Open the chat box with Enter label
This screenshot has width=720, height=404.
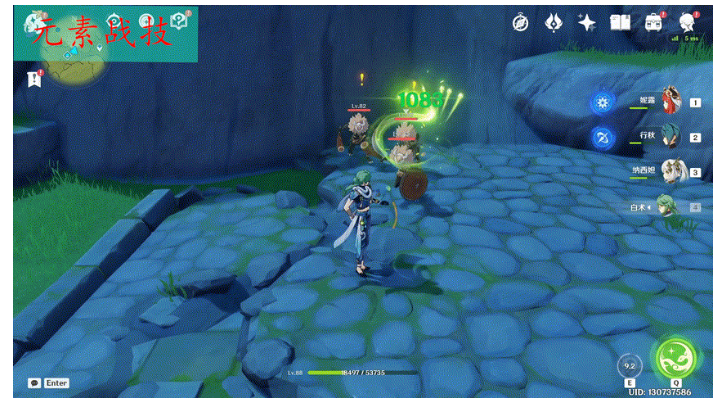coord(48,383)
